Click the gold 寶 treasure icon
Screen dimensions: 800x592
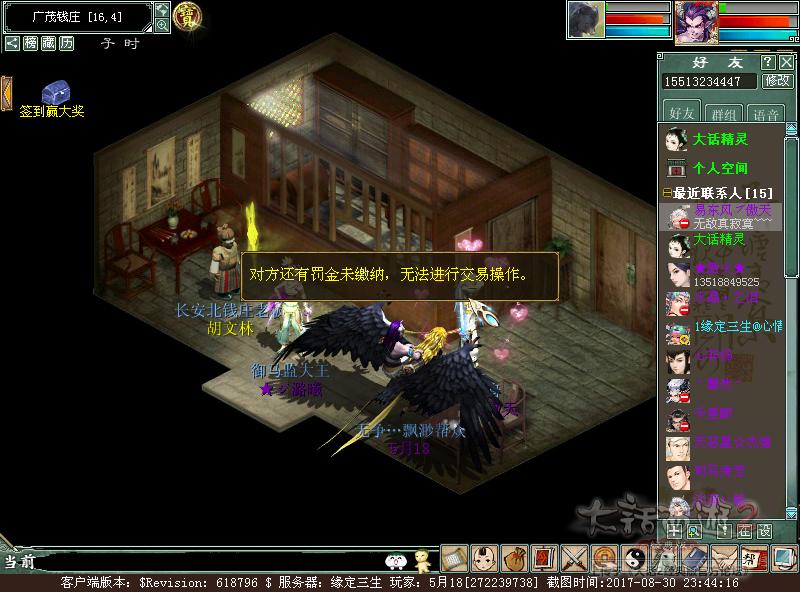pos(187,15)
